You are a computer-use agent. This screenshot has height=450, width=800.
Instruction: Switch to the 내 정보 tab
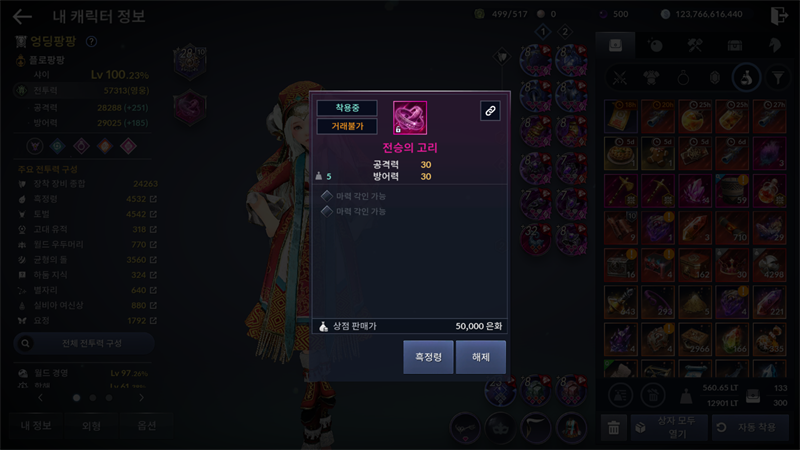(36, 425)
